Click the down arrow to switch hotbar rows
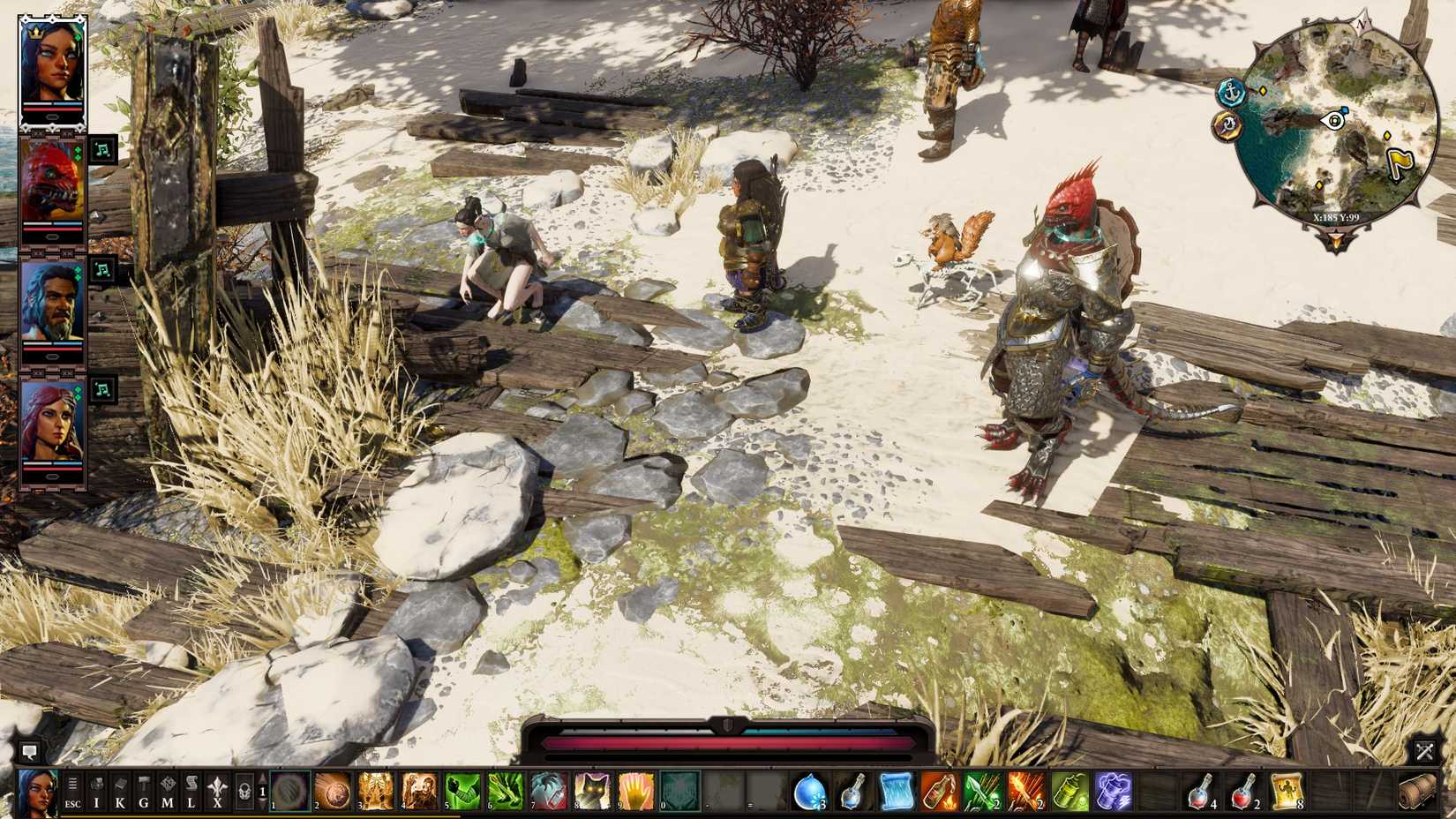1456x819 pixels. click(x=261, y=801)
